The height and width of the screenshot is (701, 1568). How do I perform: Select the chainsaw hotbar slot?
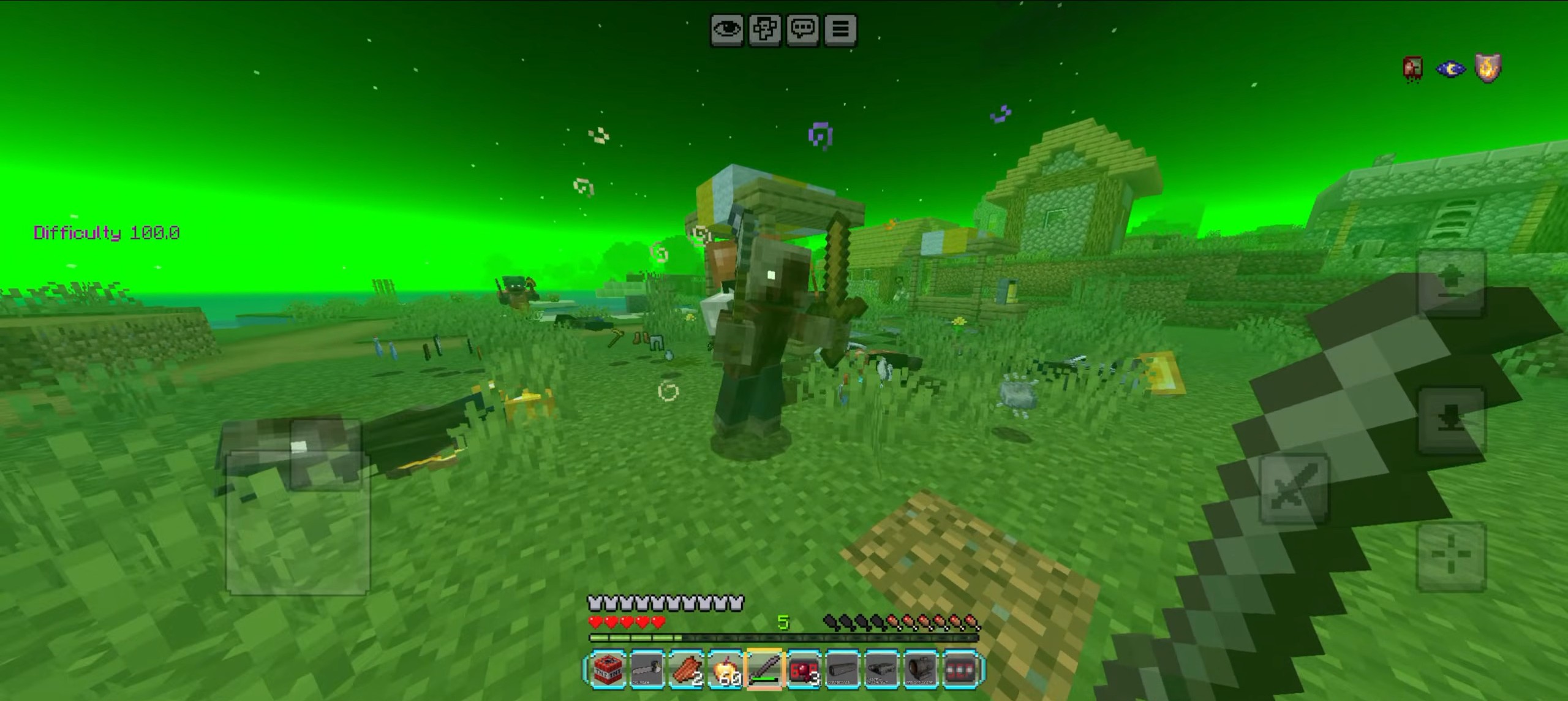[x=647, y=670]
